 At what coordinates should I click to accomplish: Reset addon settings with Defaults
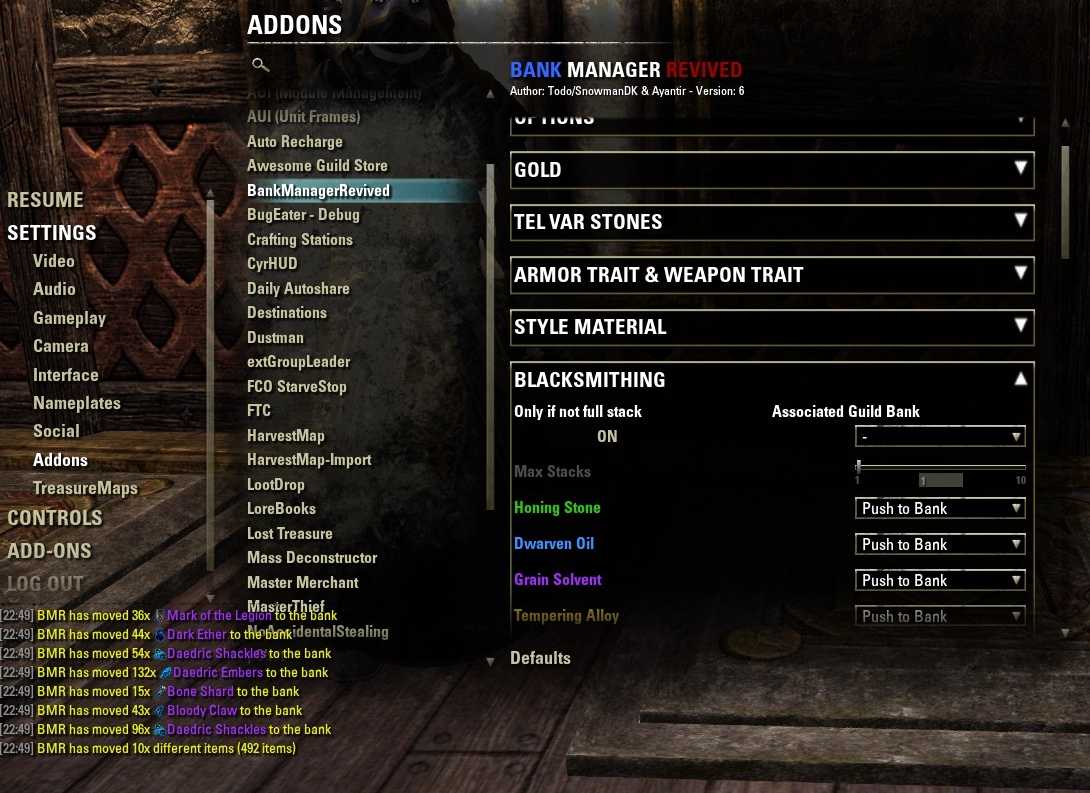coord(540,658)
